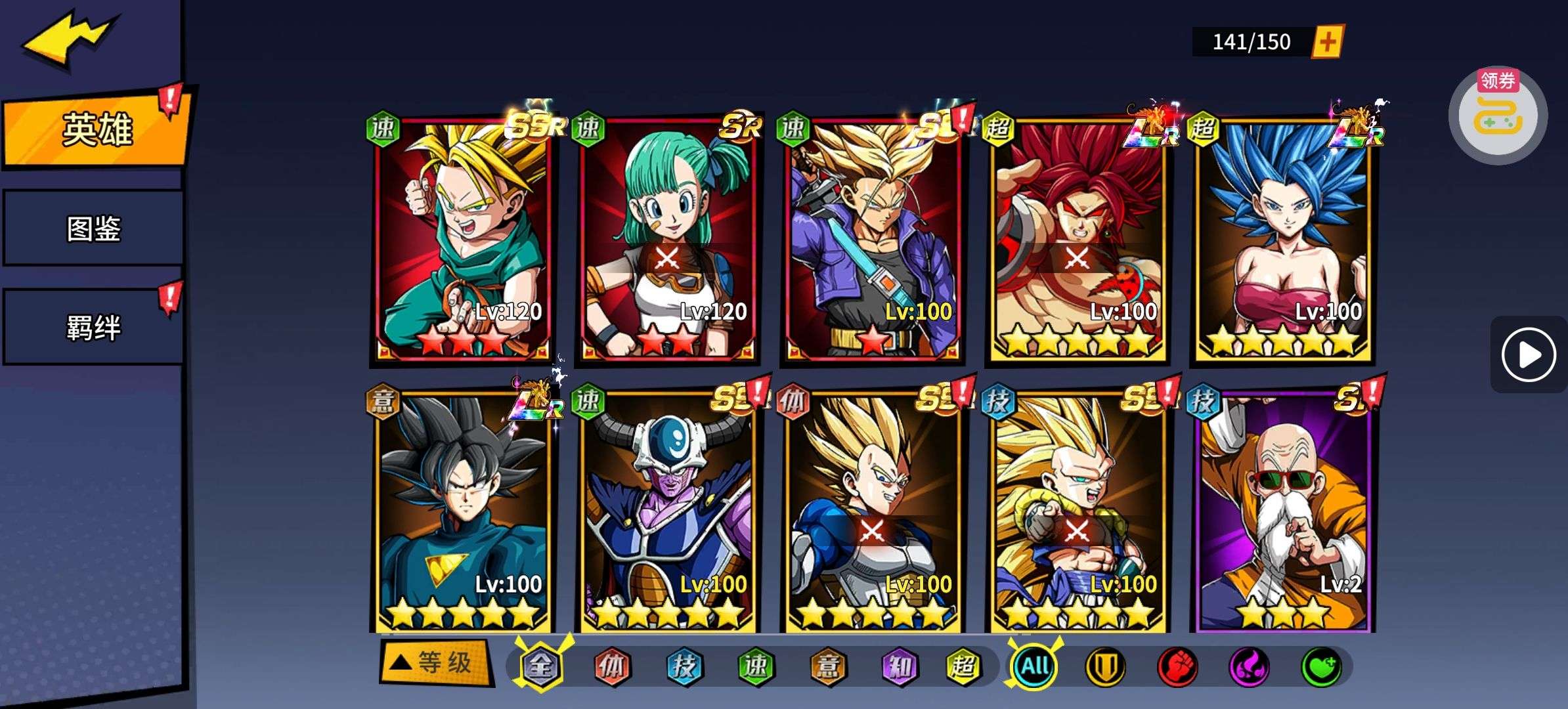Select the horned Frieza hero card
Viewport: 1568px width, 709px height.
(x=667, y=512)
